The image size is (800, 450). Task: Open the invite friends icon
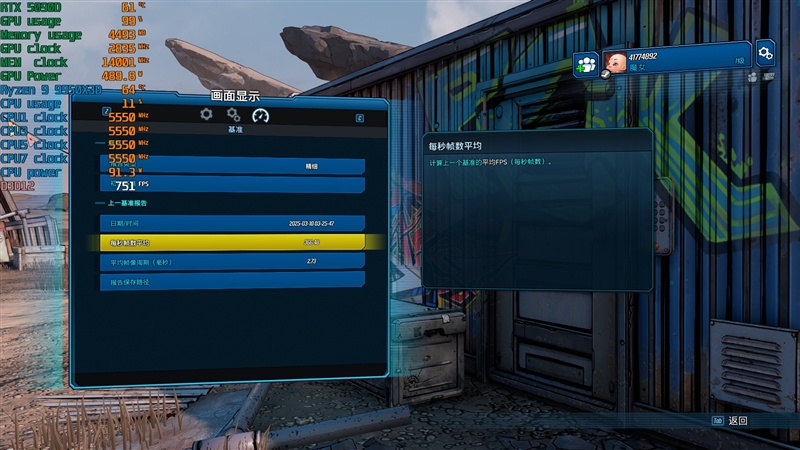point(586,64)
